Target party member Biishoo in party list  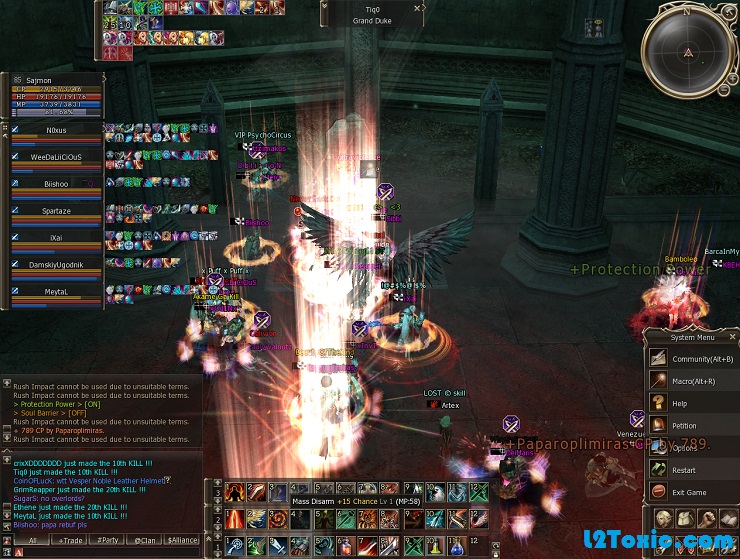tap(56, 184)
